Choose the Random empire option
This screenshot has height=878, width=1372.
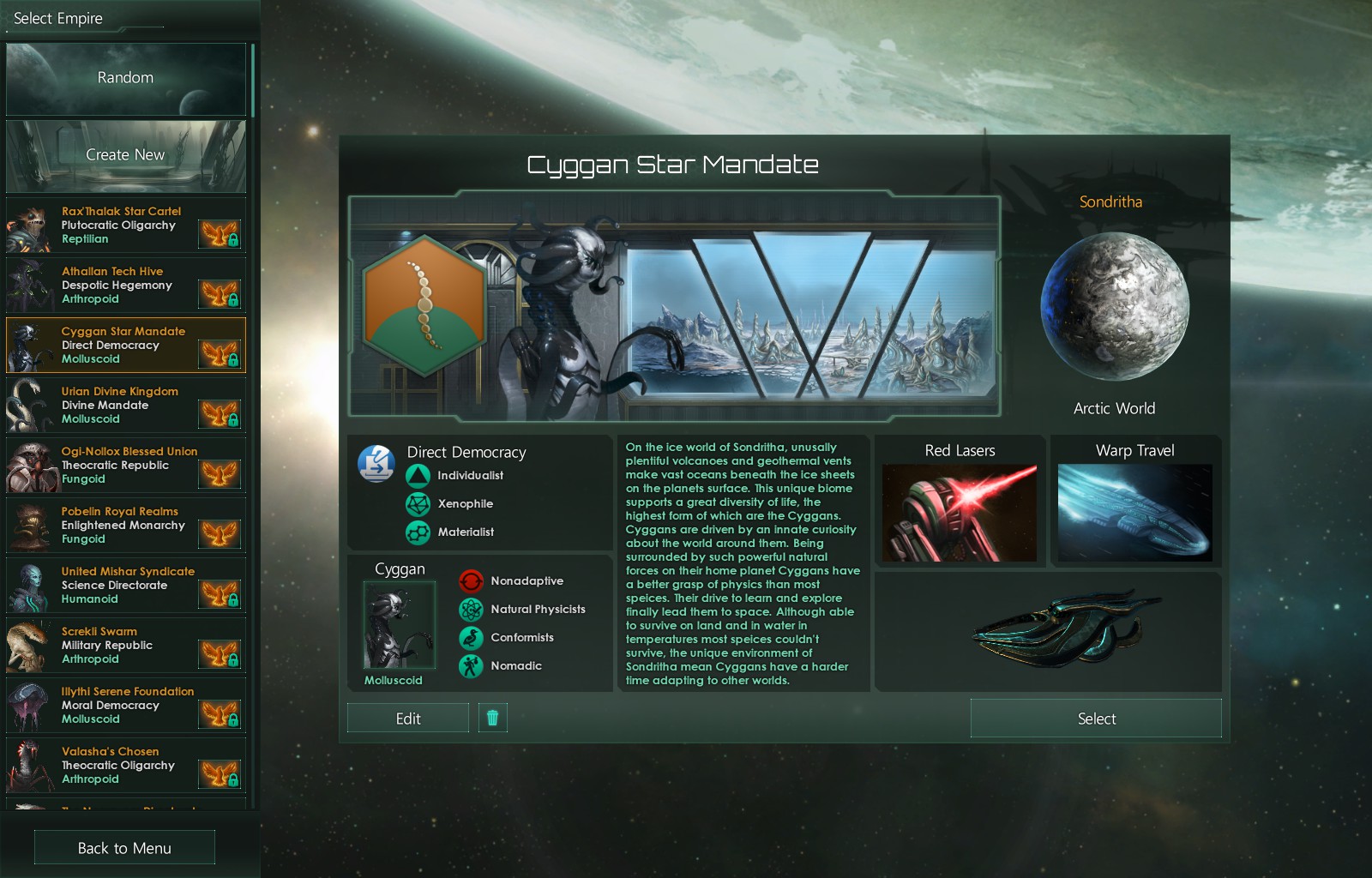tap(125, 78)
